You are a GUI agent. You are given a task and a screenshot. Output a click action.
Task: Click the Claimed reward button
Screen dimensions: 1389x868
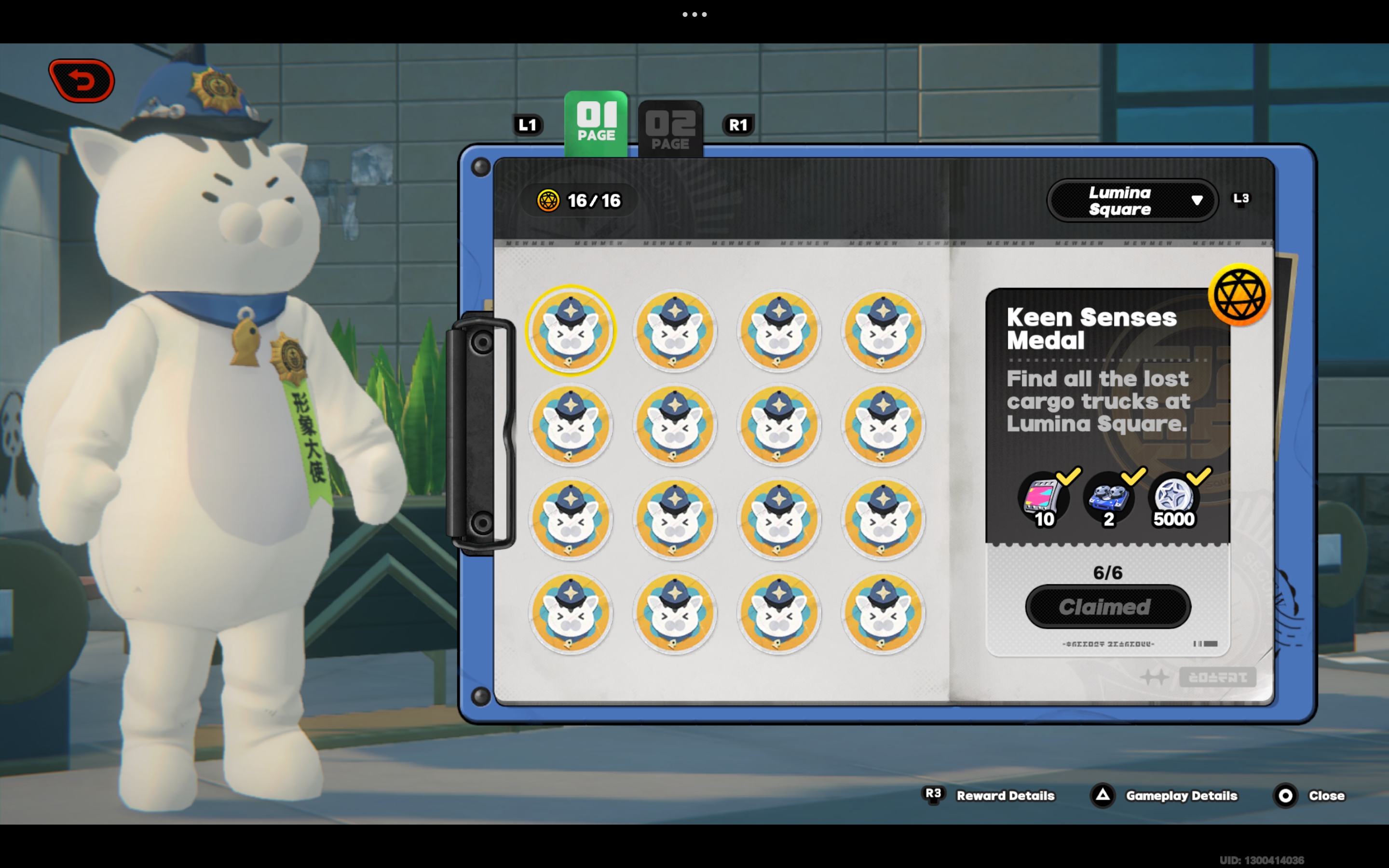click(x=1108, y=607)
